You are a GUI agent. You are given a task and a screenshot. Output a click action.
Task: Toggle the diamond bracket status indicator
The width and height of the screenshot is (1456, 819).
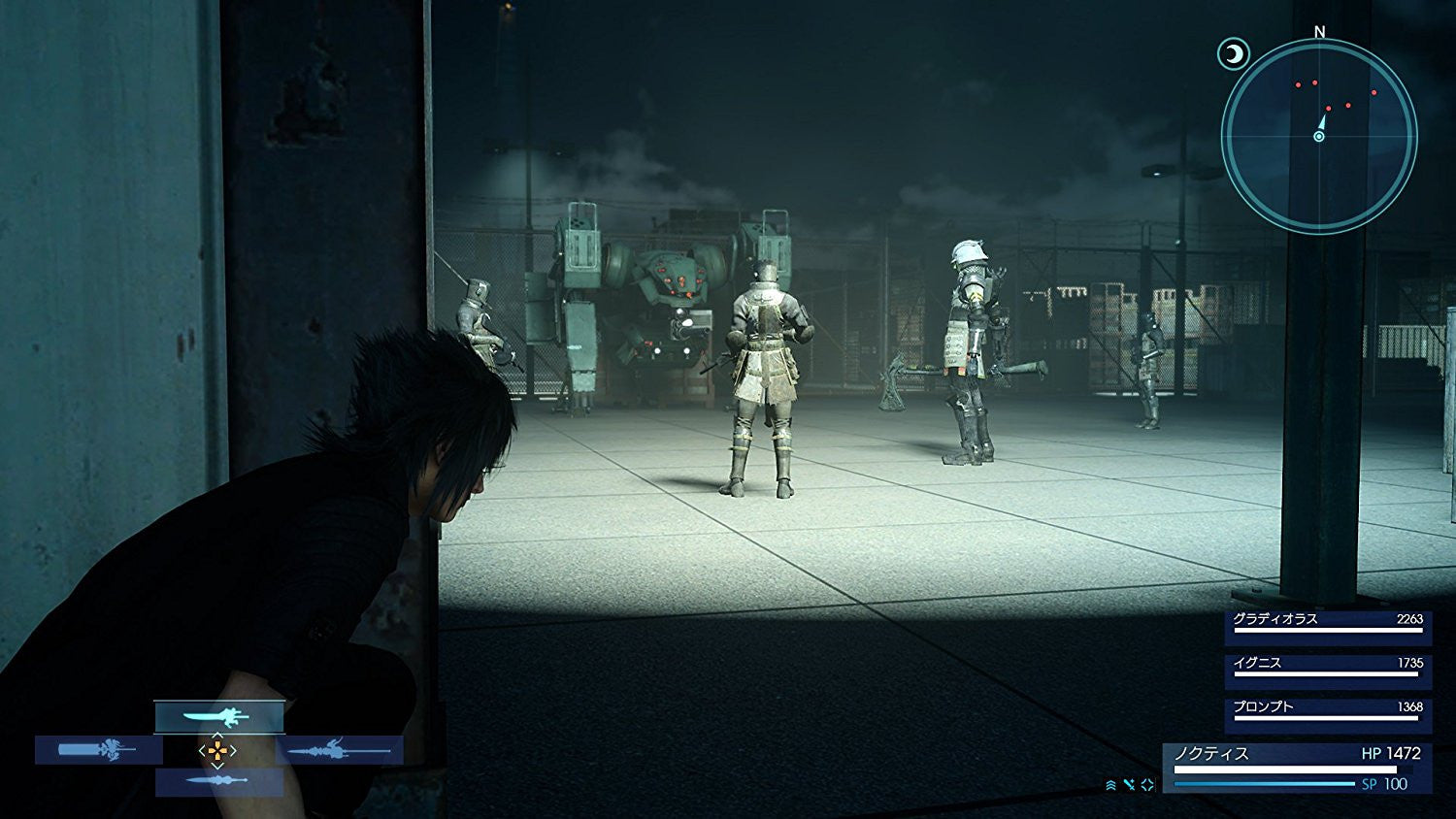click(x=1147, y=784)
